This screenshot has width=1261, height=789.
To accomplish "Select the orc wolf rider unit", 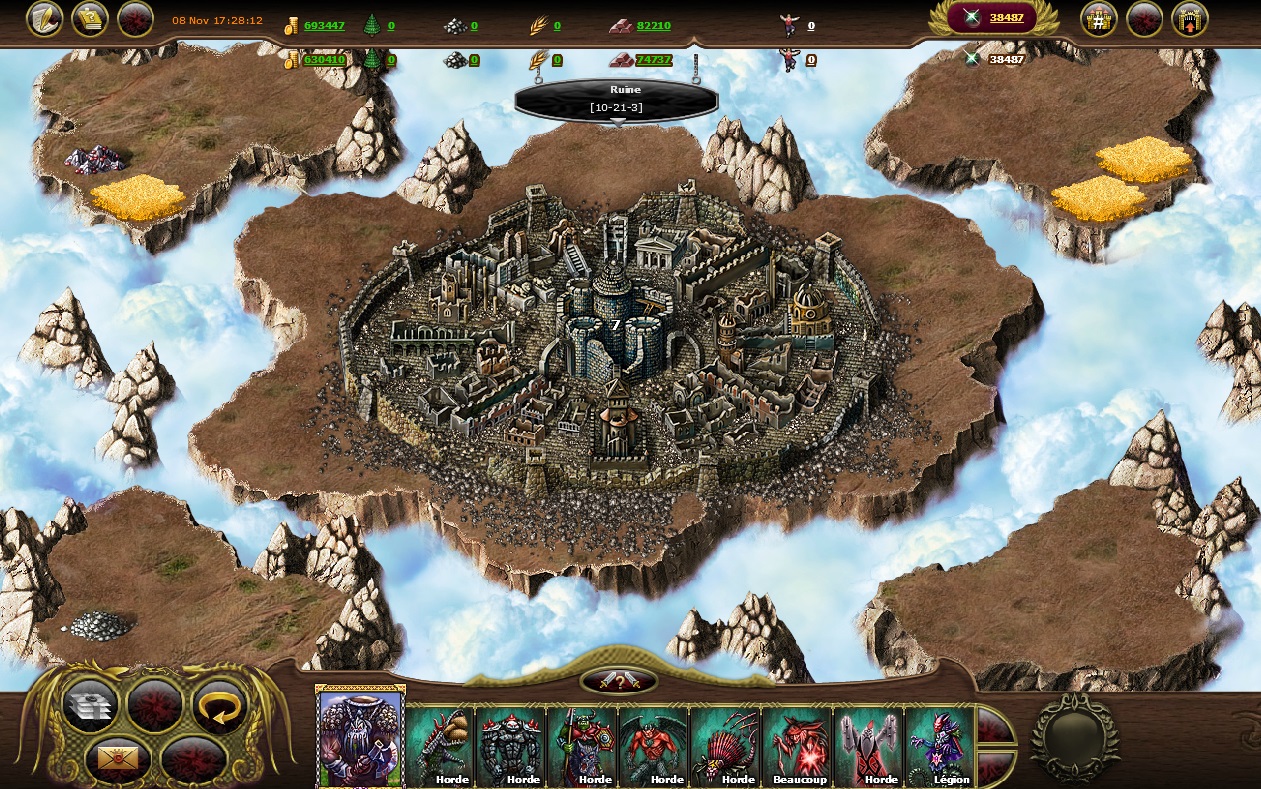I will point(583,747).
